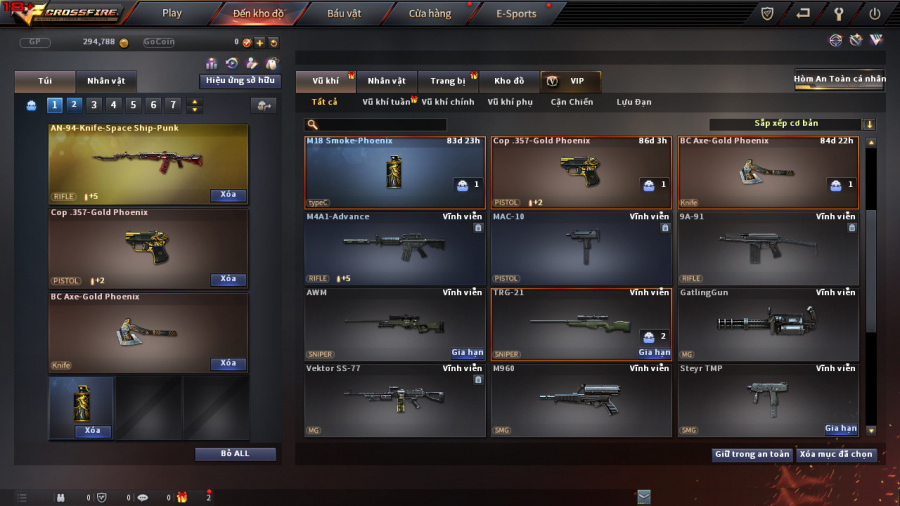Open the Báu vật menu
The height and width of the screenshot is (506, 900).
tap(347, 14)
